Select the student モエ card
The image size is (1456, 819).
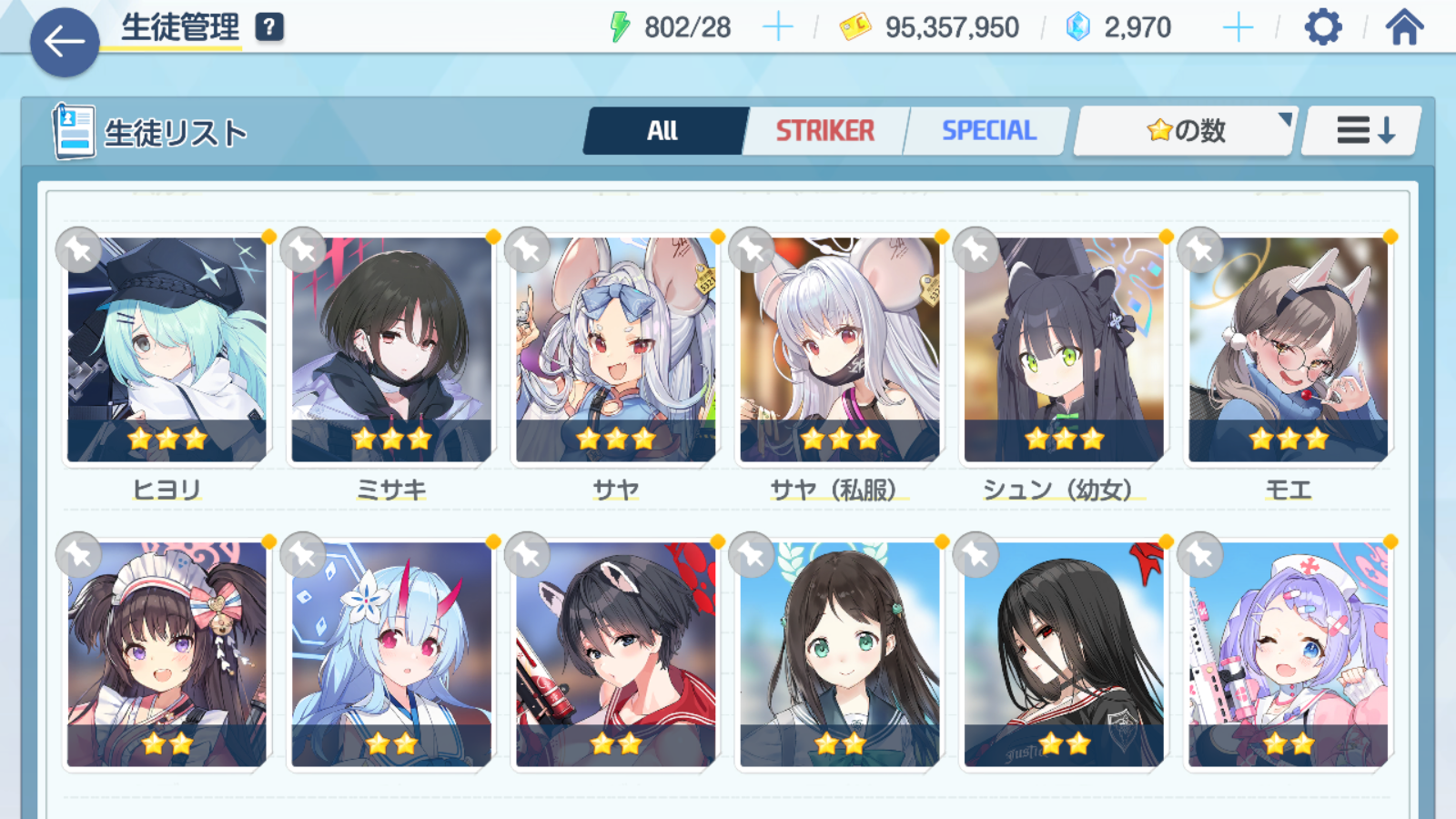(1289, 350)
